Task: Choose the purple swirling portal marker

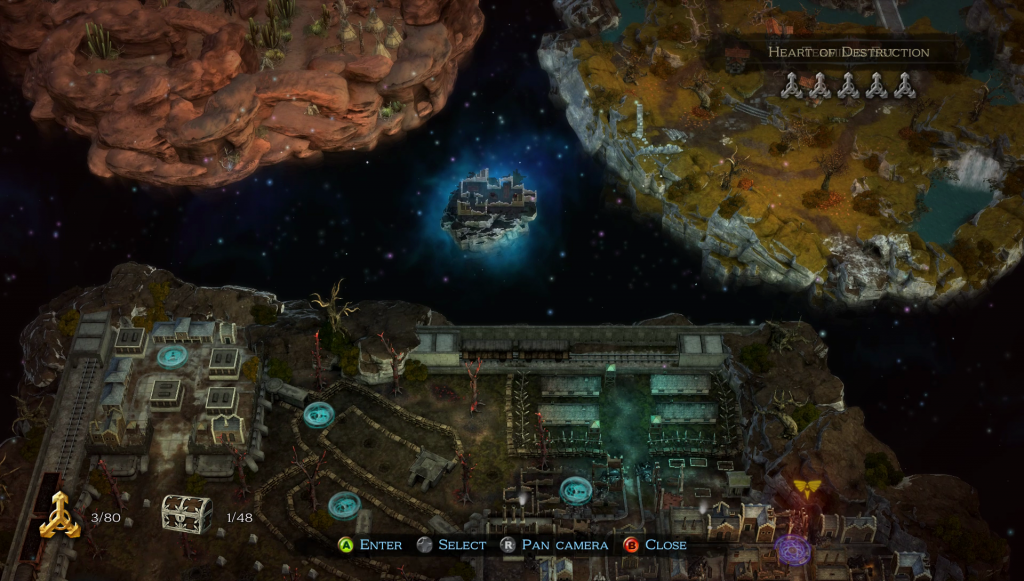Action: pyautogui.click(x=793, y=549)
